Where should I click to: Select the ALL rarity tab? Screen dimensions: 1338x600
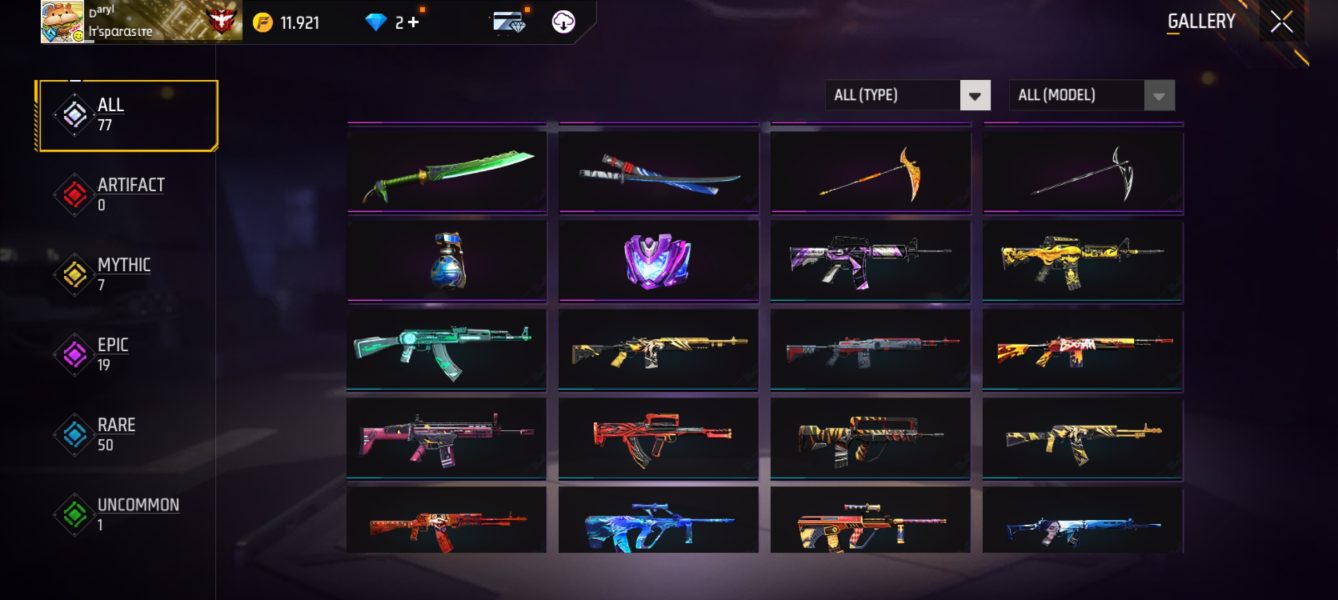tap(127, 115)
